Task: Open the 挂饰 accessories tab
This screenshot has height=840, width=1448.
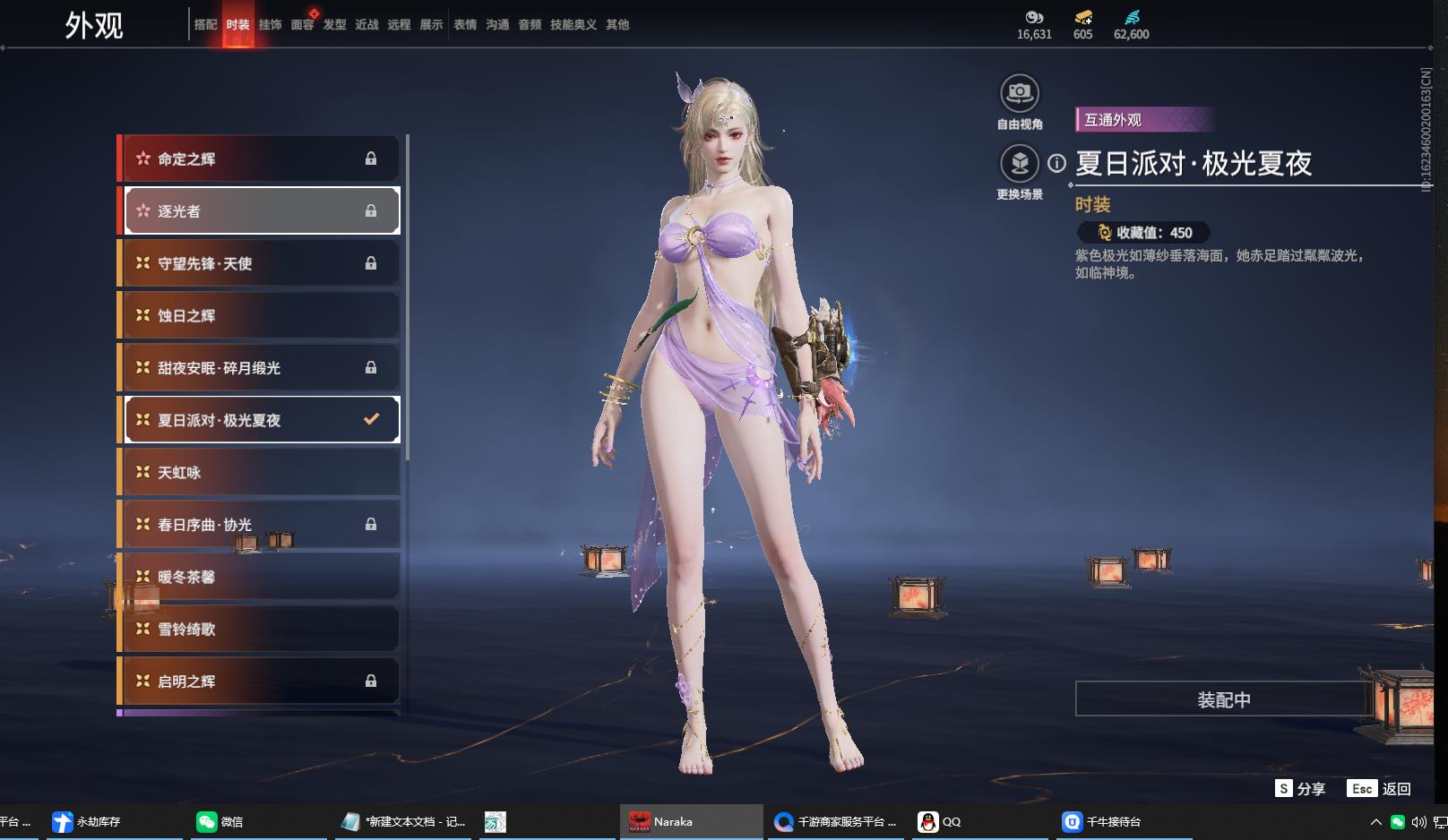Action: (x=270, y=25)
